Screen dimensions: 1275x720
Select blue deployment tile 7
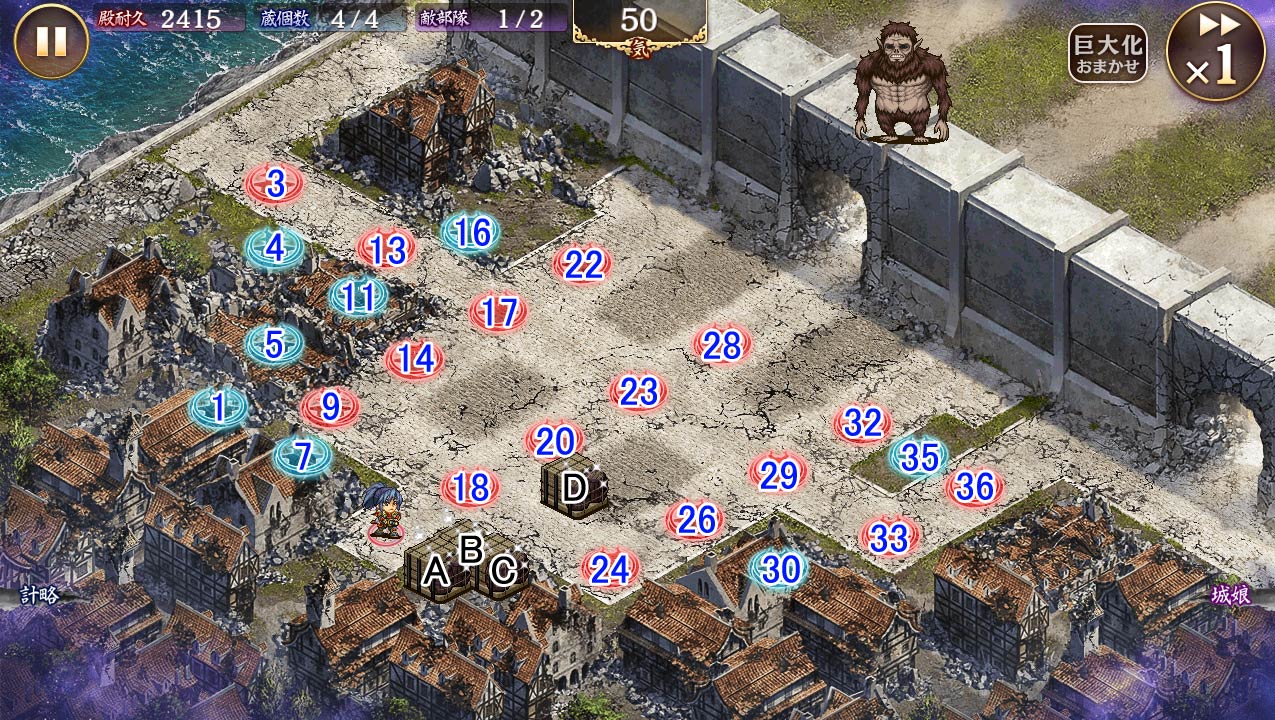[x=302, y=456]
